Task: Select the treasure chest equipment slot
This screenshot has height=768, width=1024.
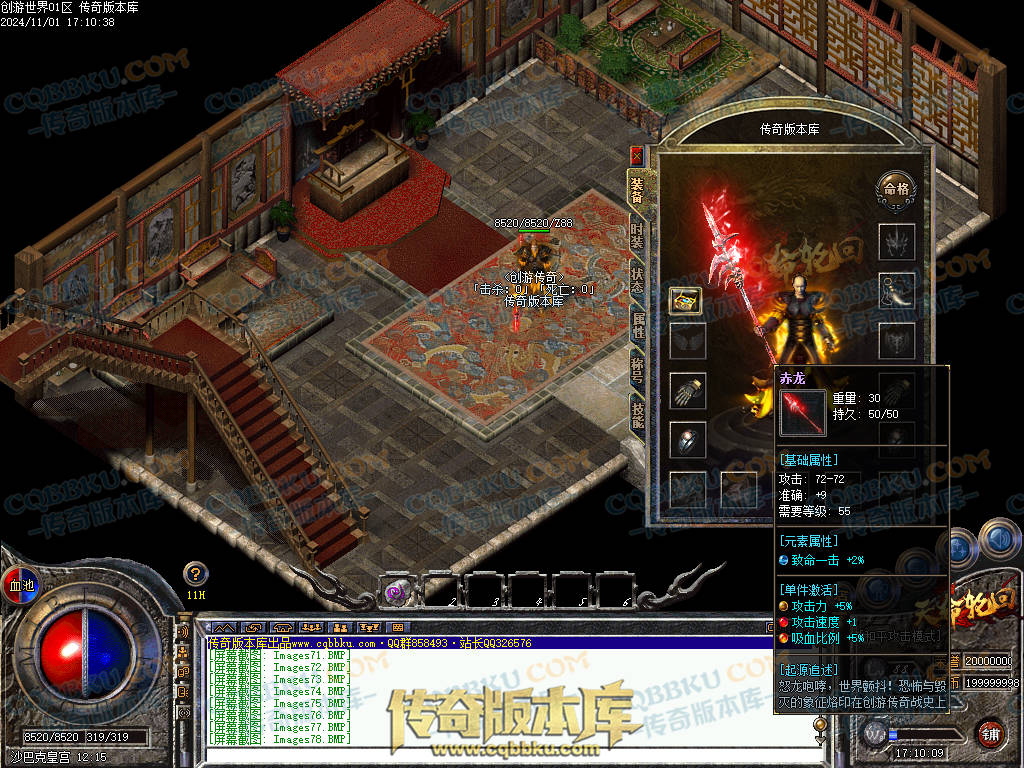Action: pyautogui.click(x=687, y=298)
